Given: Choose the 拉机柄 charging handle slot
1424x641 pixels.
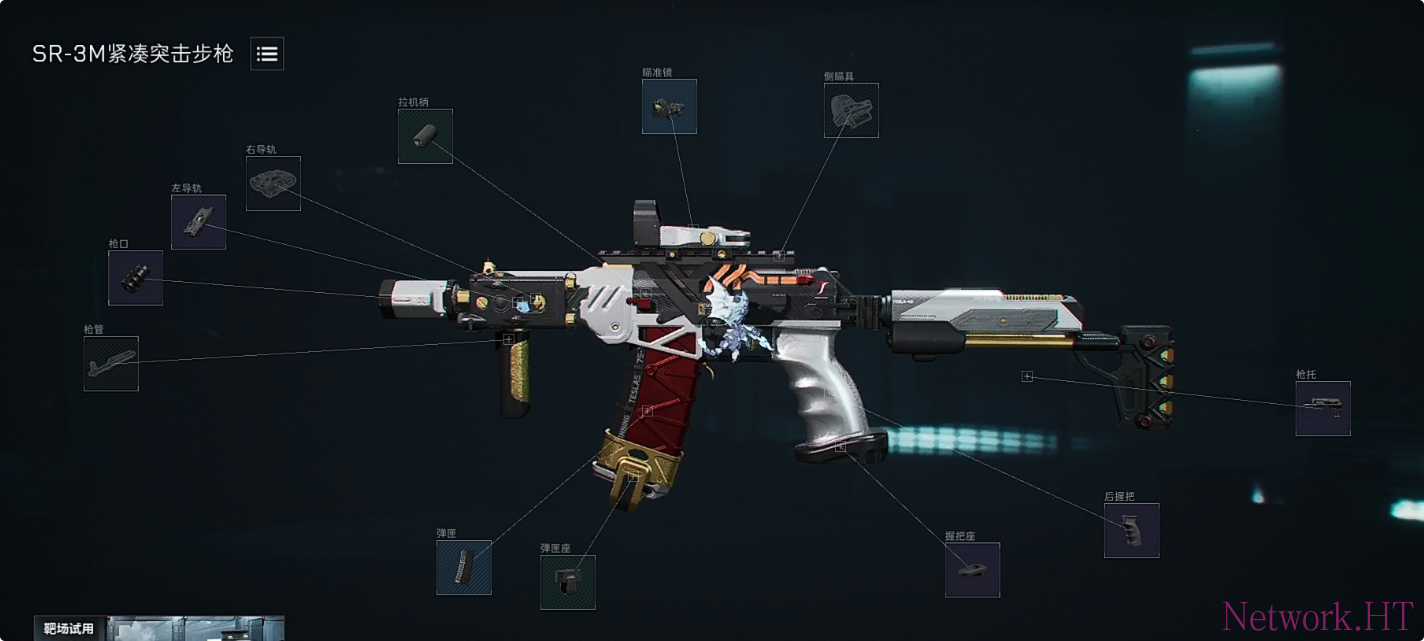Looking at the screenshot, I should click(x=425, y=136).
